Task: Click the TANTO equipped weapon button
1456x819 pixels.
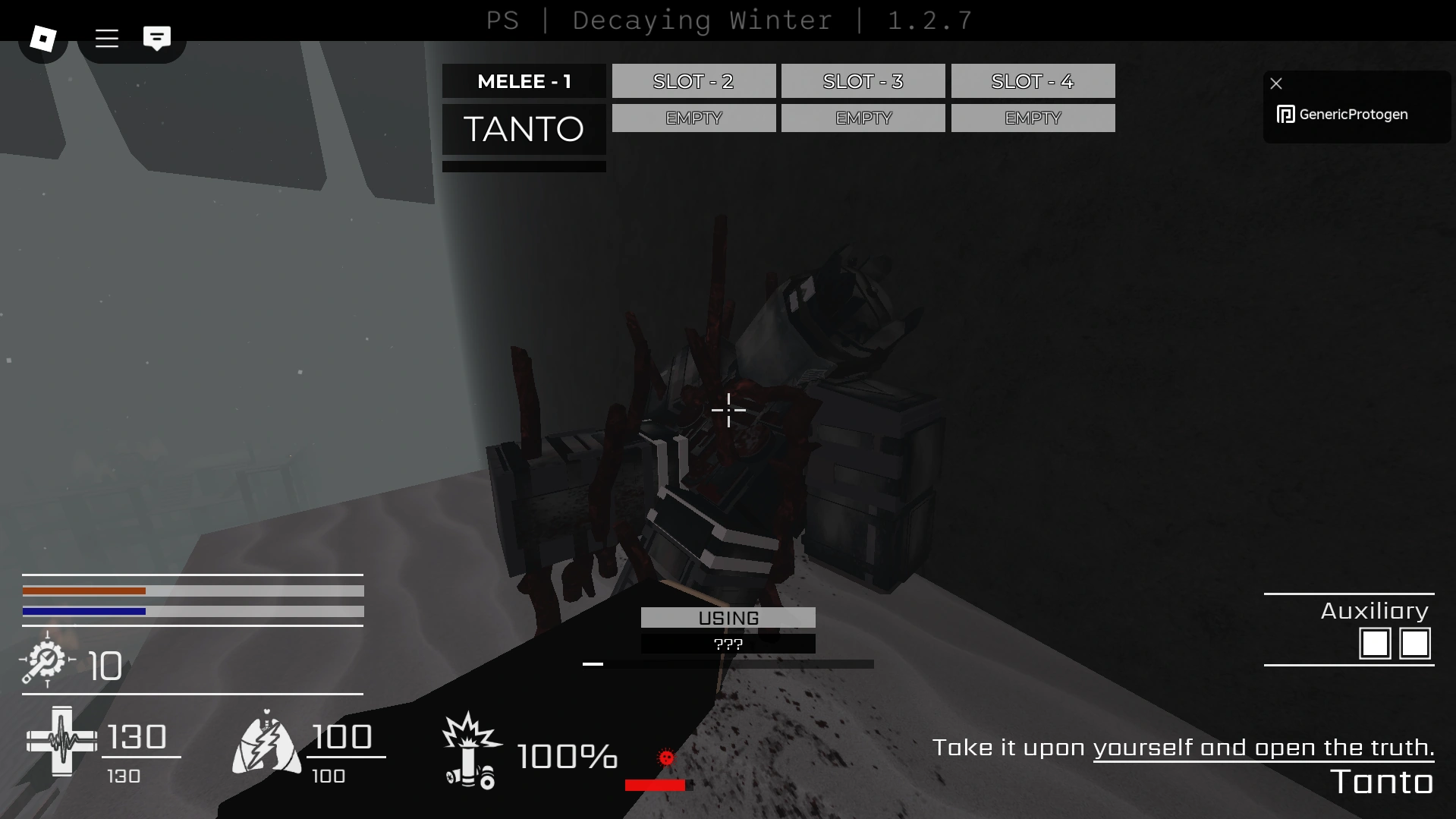Action: click(524, 129)
